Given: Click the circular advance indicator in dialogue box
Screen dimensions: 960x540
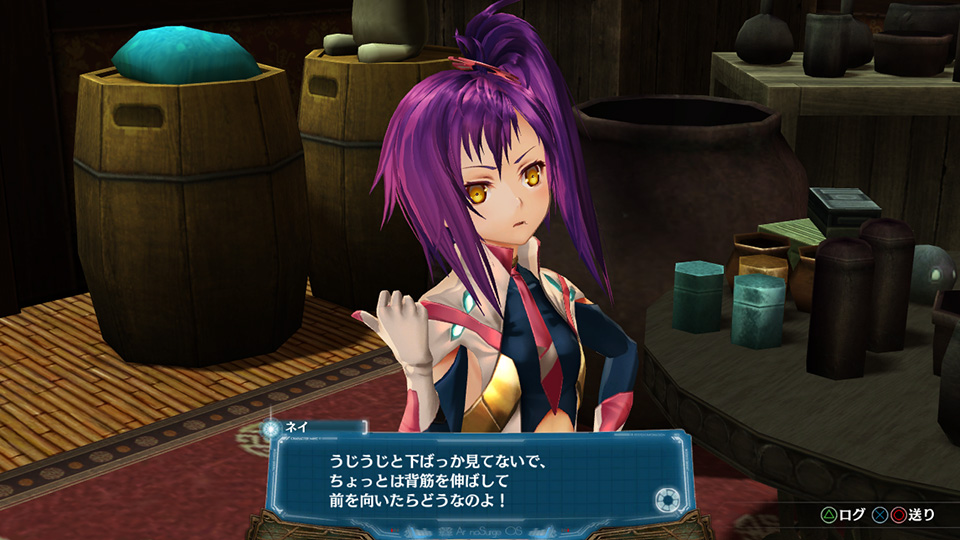Looking at the screenshot, I should pos(667,499).
